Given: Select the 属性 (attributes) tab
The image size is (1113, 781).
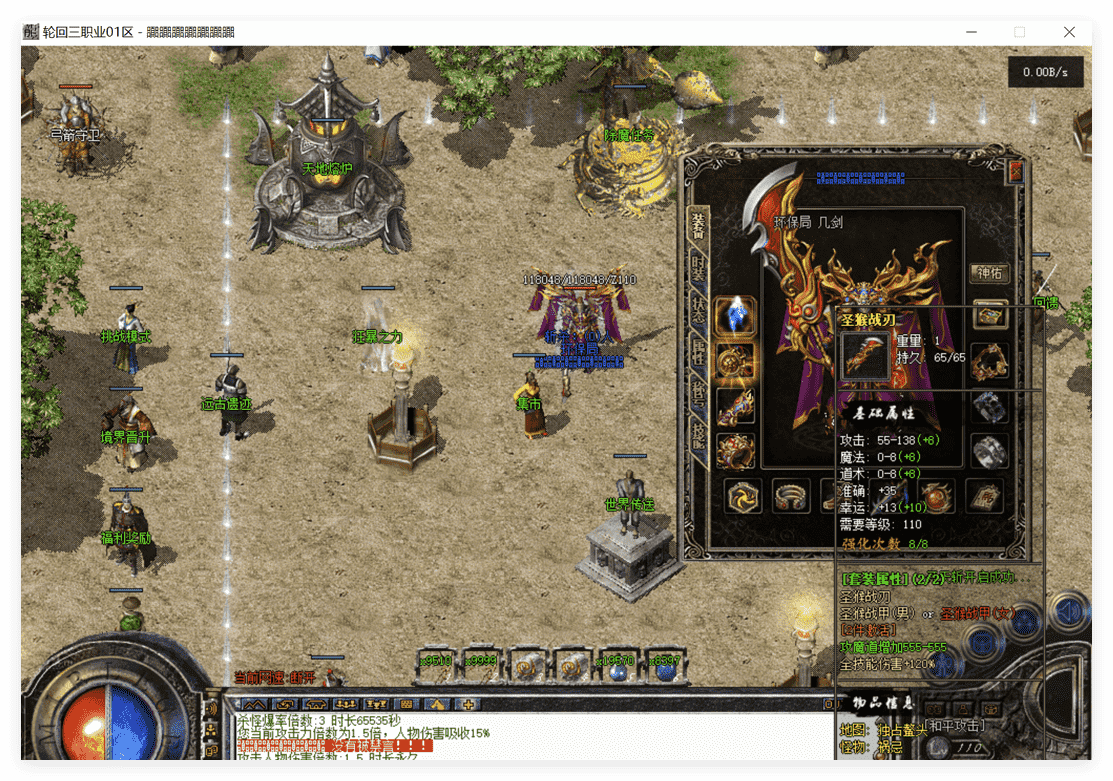Looking at the screenshot, I should coord(699,350).
